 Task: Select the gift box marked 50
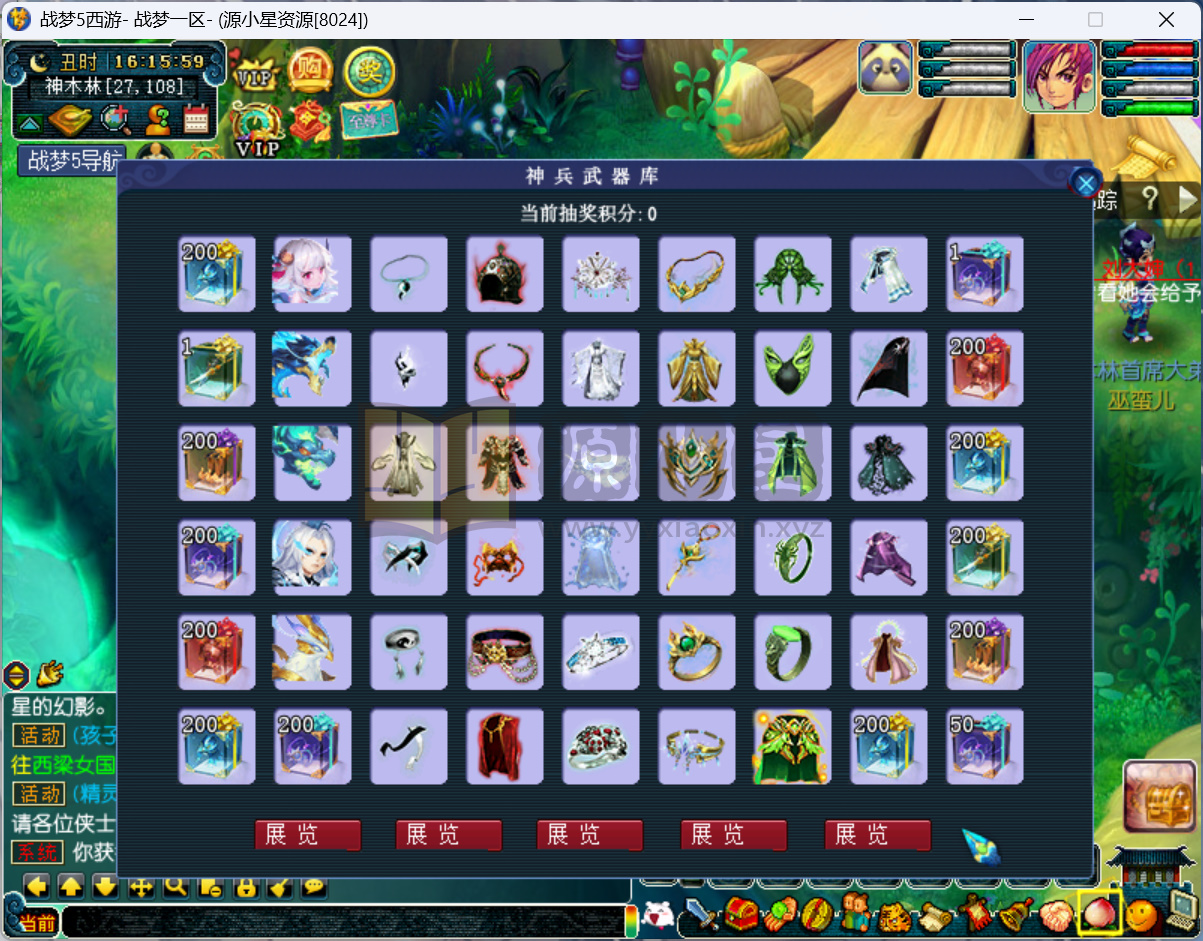pyautogui.click(x=985, y=746)
